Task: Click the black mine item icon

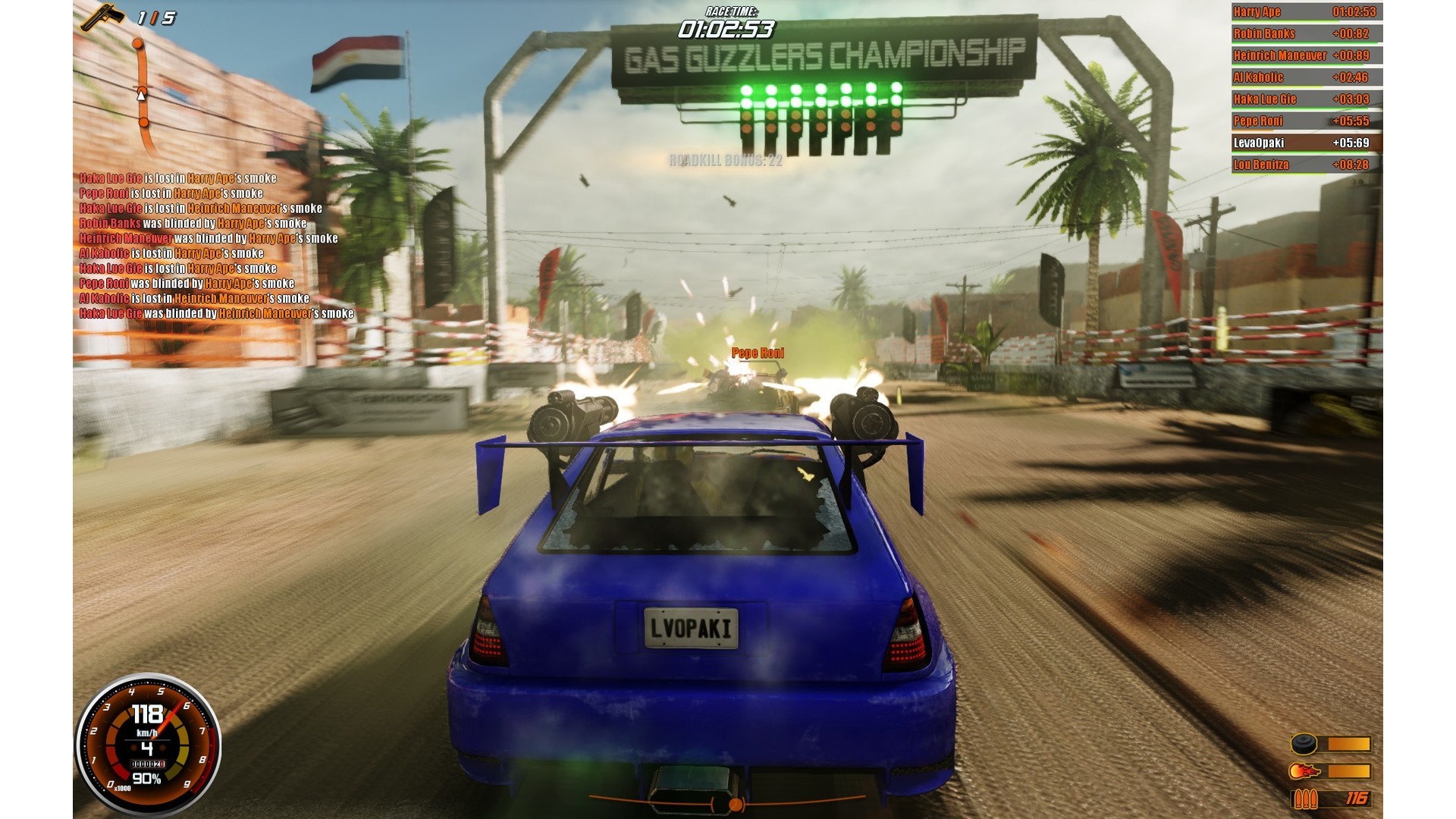Action: click(1304, 744)
